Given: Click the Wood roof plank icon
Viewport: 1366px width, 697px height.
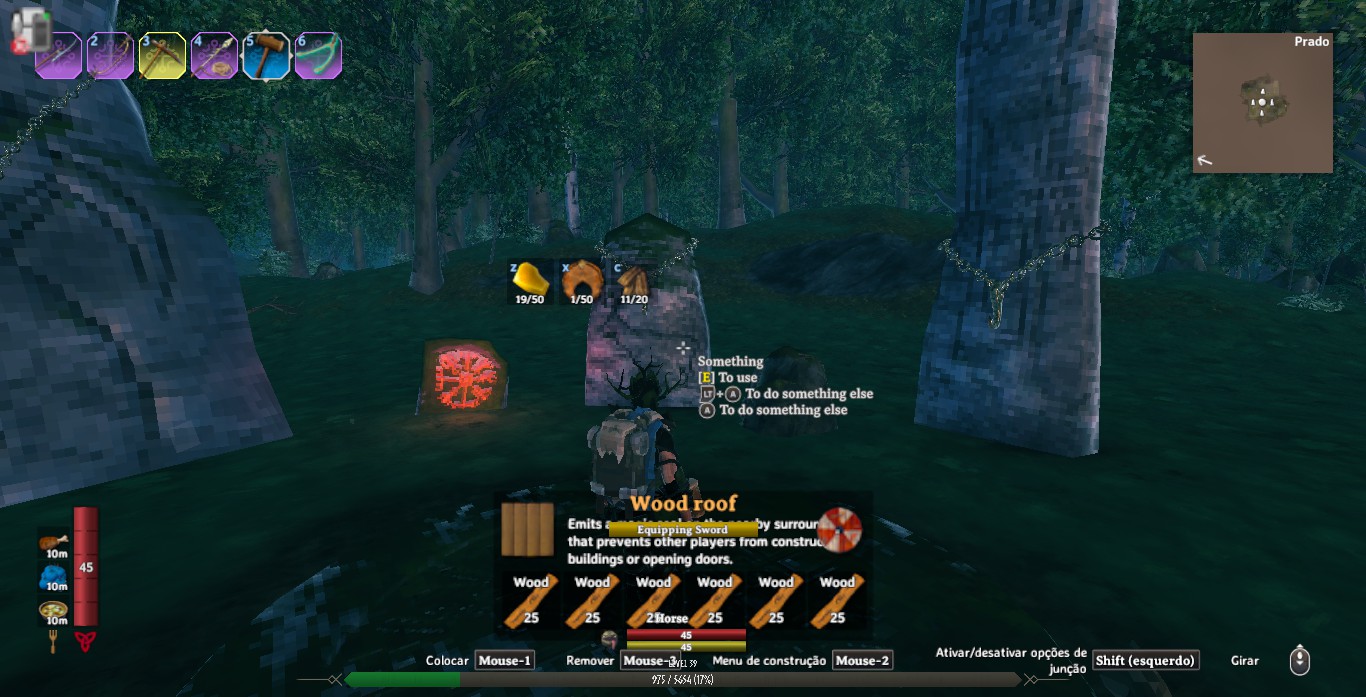Looking at the screenshot, I should (526, 529).
